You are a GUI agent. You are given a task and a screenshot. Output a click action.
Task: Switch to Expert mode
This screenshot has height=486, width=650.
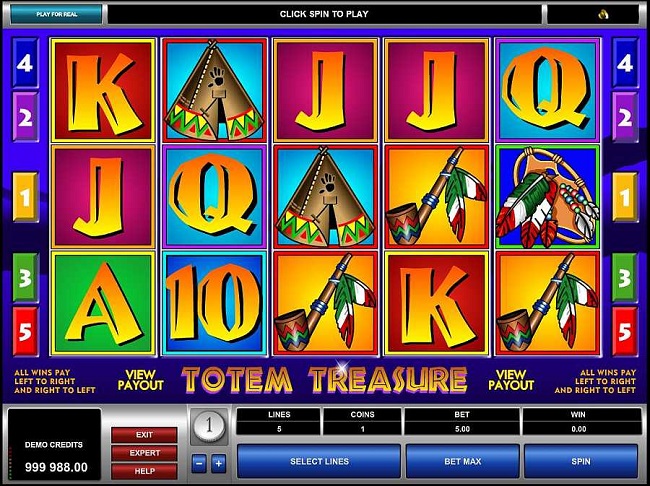click(145, 453)
